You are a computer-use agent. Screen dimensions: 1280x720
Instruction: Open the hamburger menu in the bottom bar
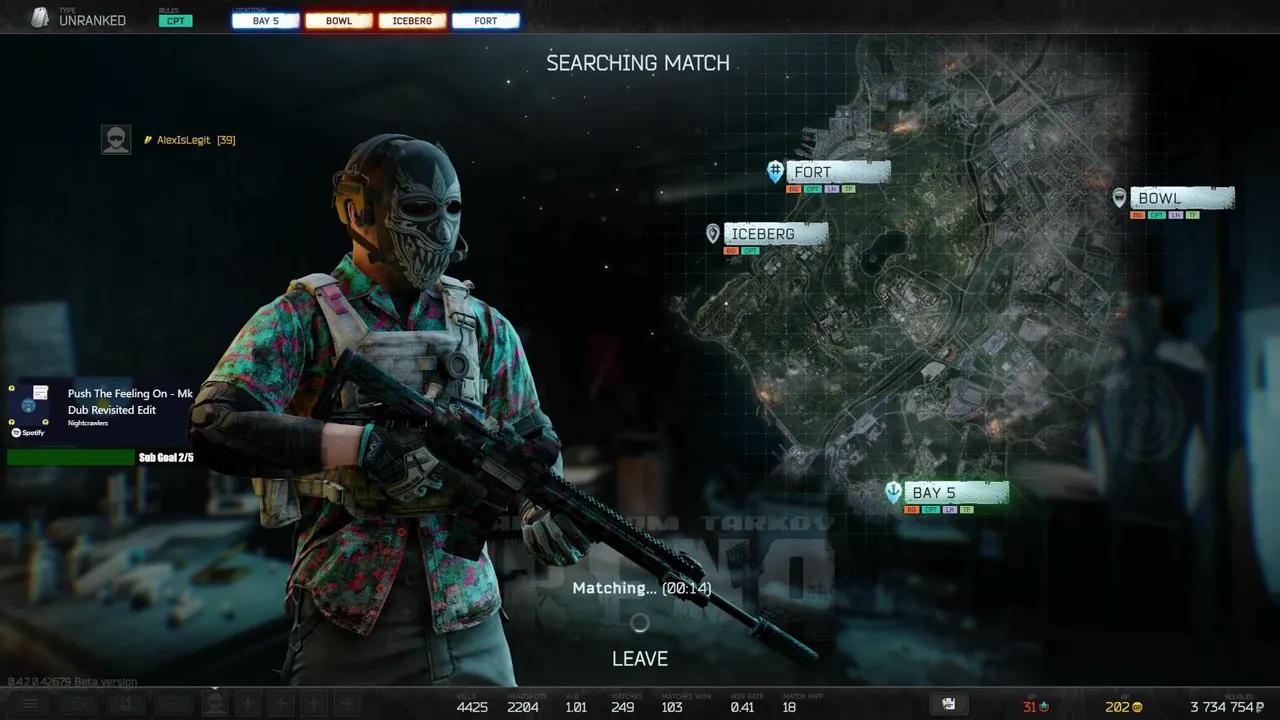tap(30, 704)
